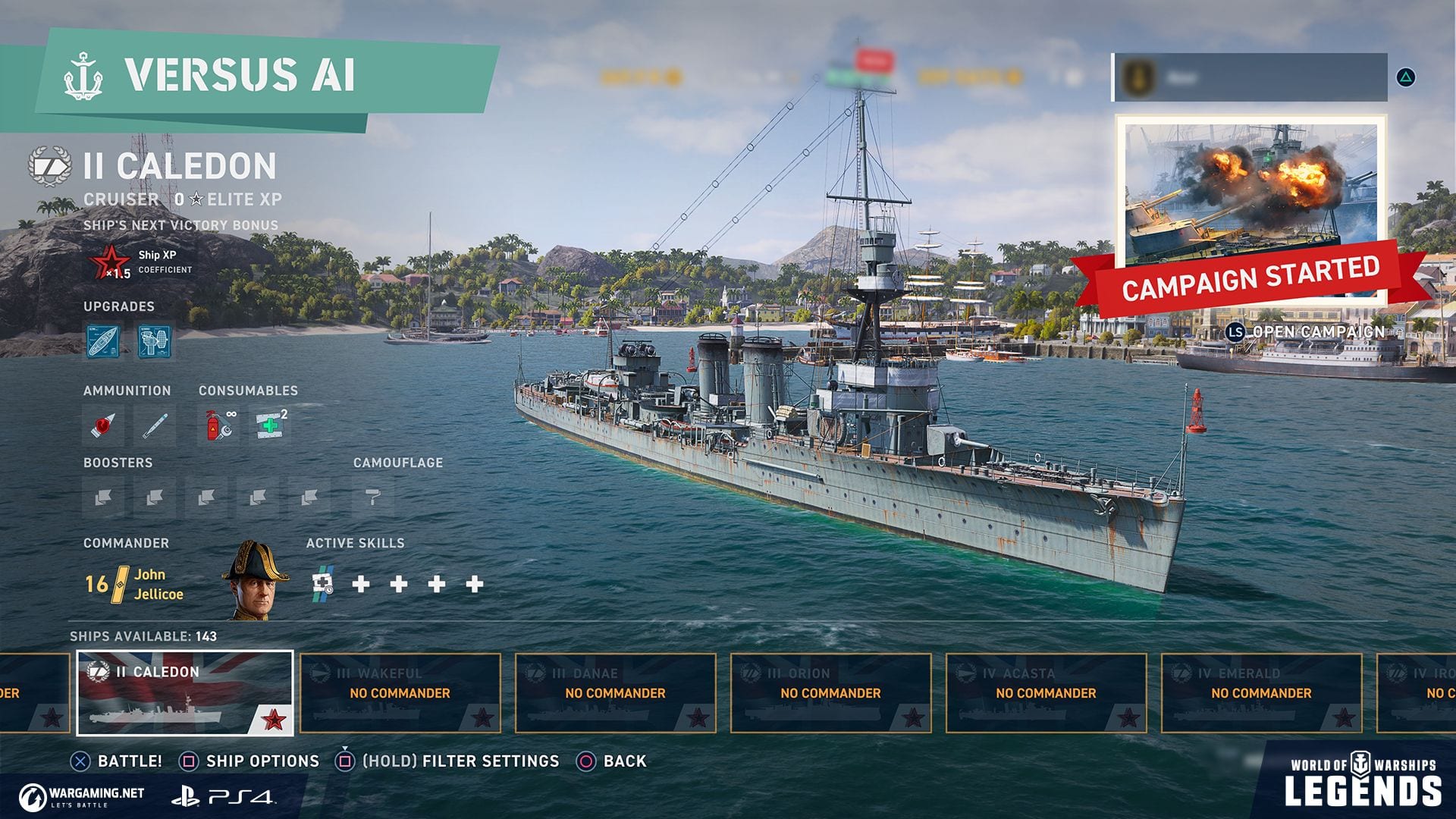Viewport: 1456px width, 819px height.
Task: Open the Caledon nation emblem badge
Action: point(49,166)
